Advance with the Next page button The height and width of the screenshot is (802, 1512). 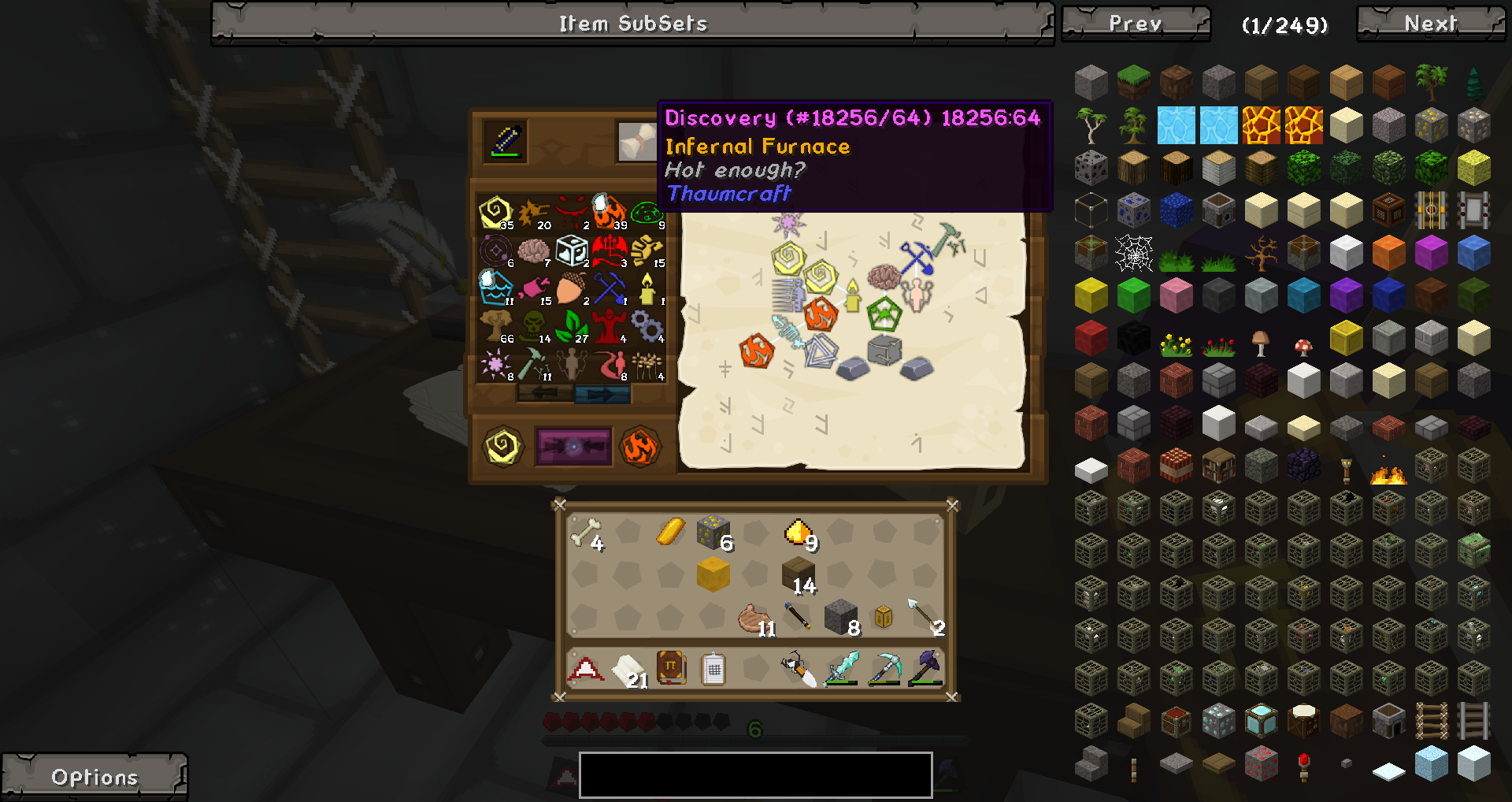1430,24
